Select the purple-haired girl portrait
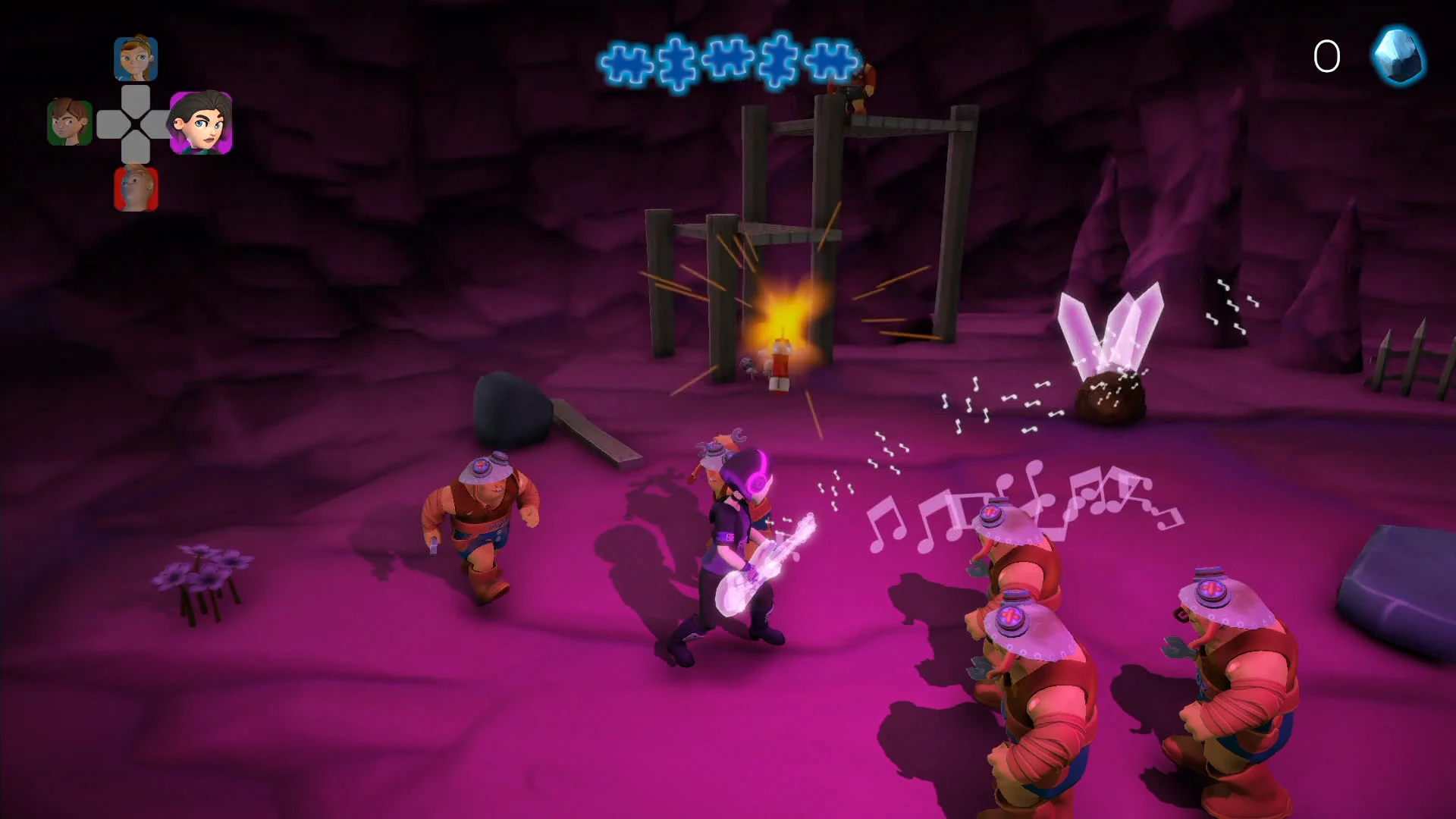Screen dimensions: 1456x819 pos(202,123)
